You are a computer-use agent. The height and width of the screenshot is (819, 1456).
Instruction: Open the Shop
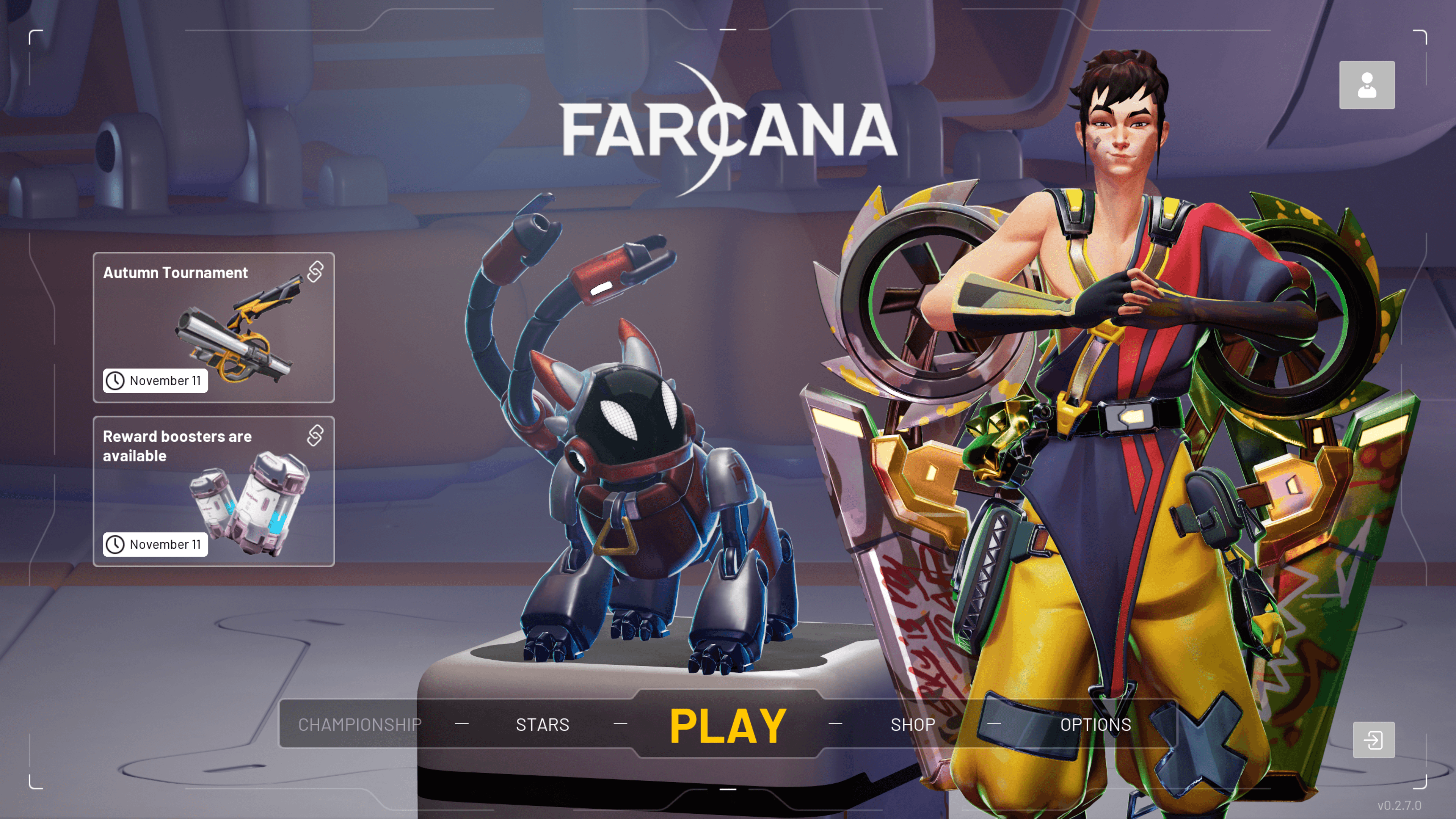click(x=912, y=725)
